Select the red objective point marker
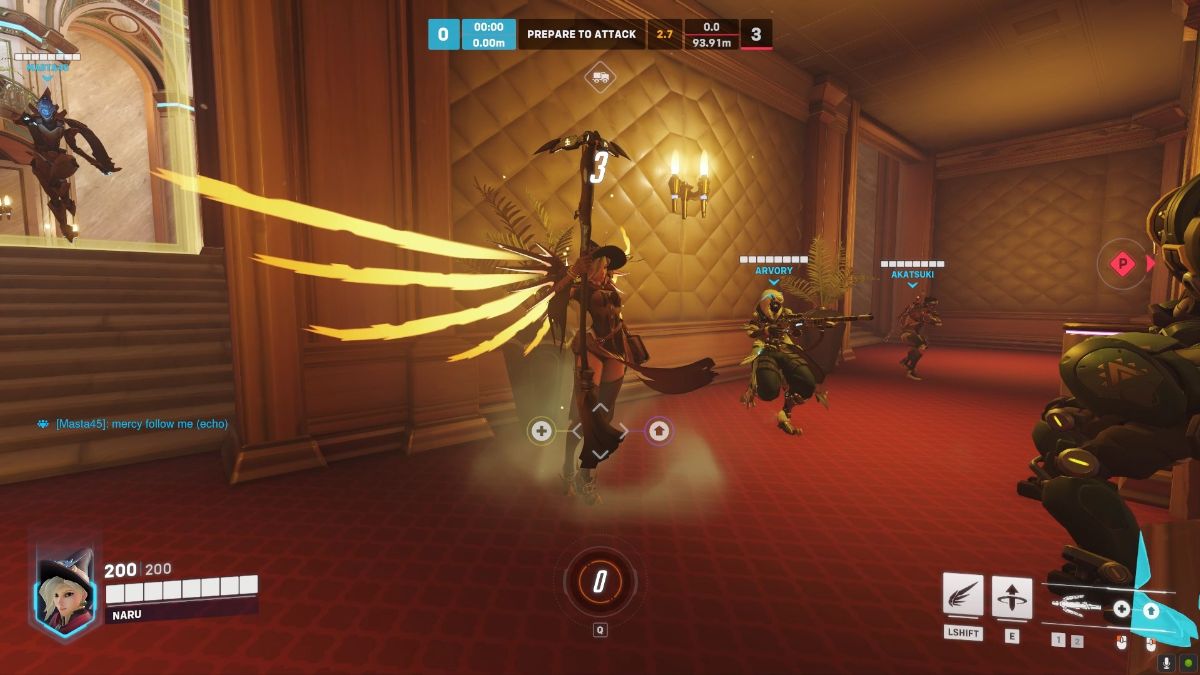Viewport: 1200px width, 675px height. click(1123, 264)
